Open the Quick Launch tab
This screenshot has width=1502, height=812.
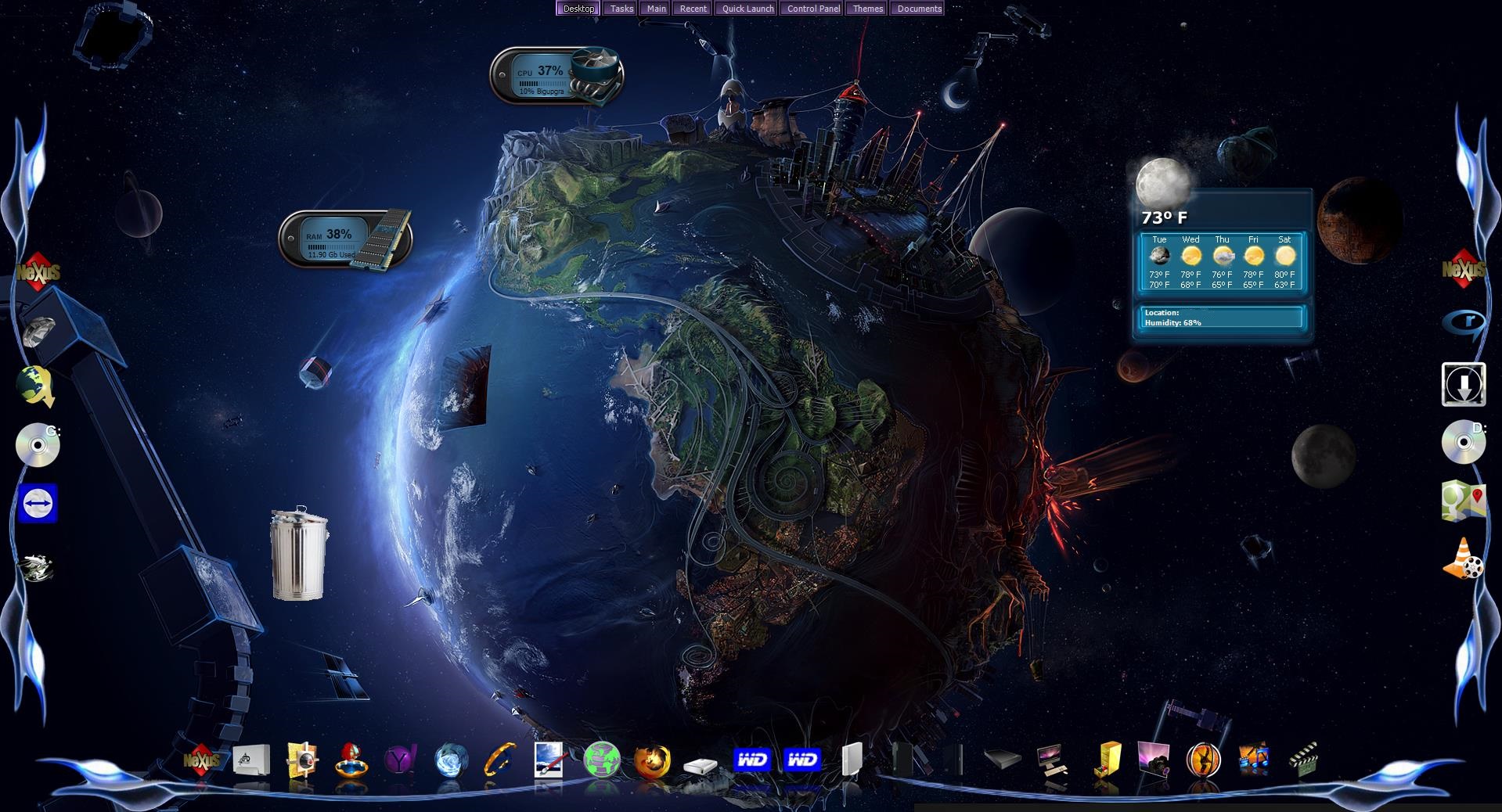(x=747, y=9)
